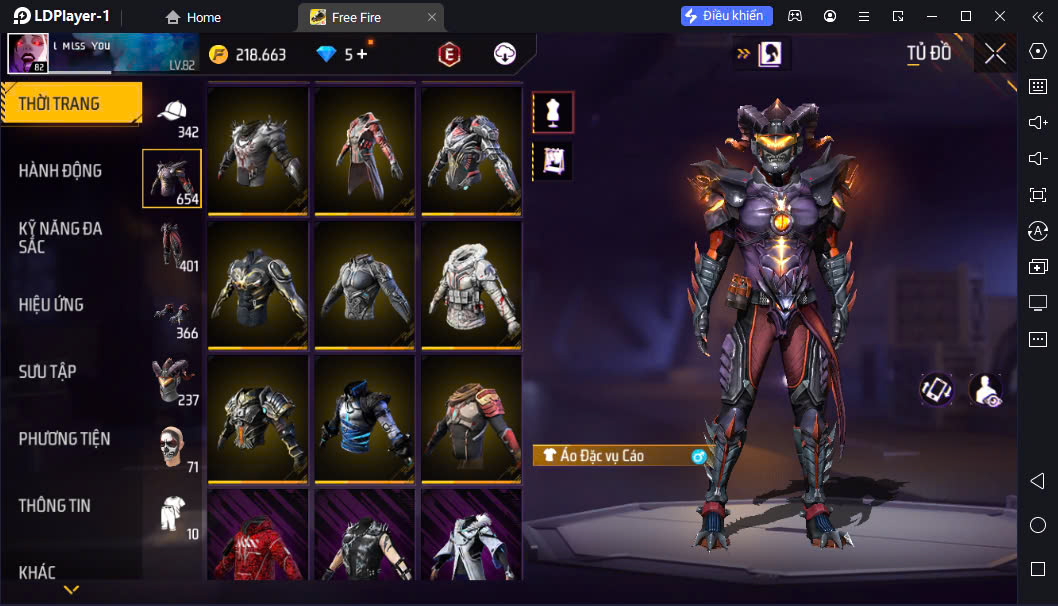1058x606 pixels.
Task: Close the wardrobe with the X button
Action: point(994,54)
